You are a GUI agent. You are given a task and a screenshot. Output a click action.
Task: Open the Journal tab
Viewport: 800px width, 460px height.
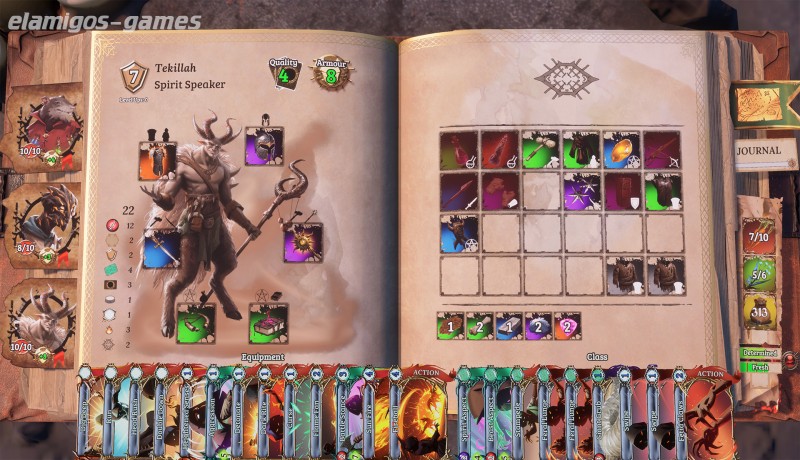point(765,152)
